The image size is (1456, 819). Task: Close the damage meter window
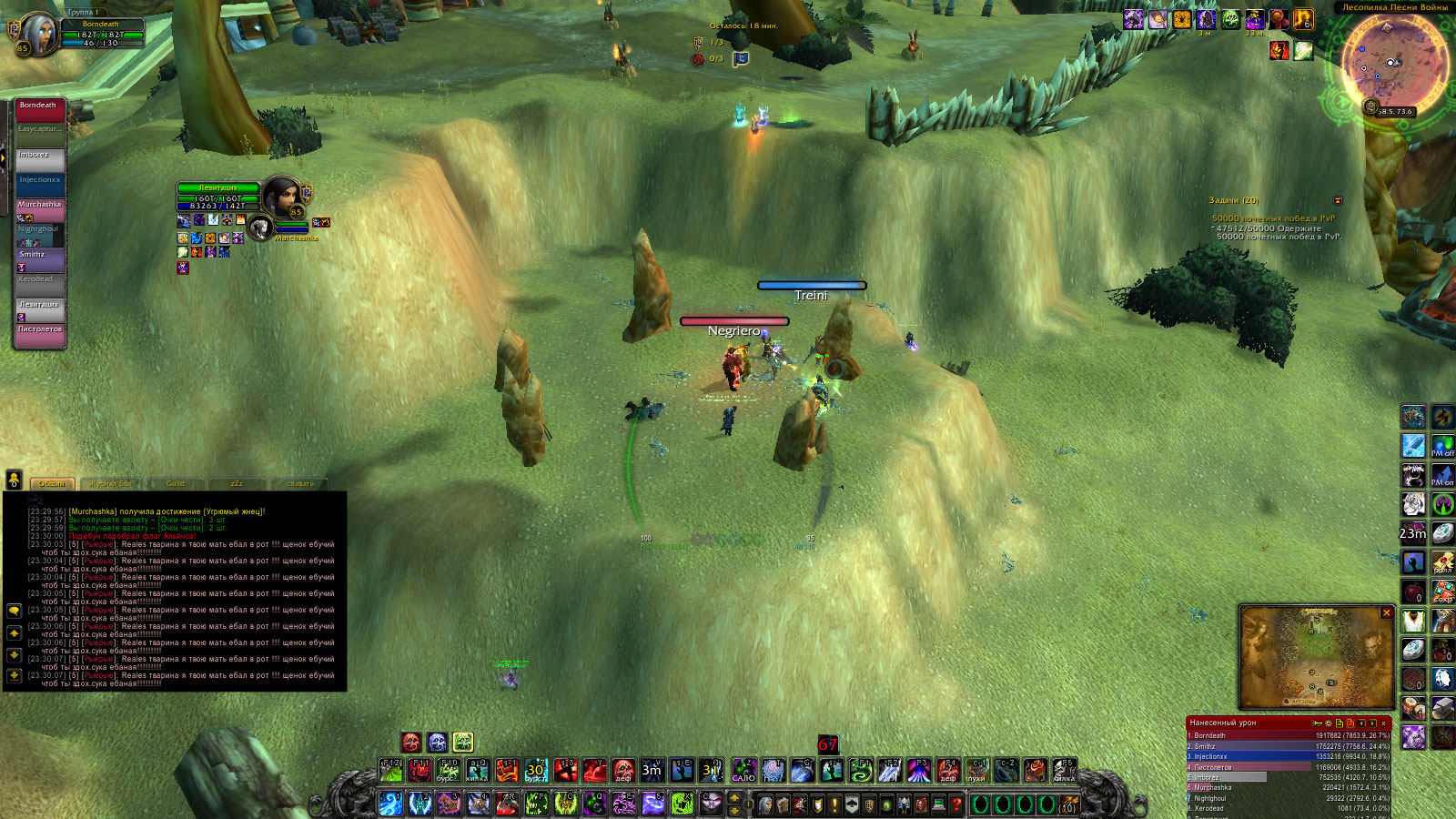pos(1384,723)
